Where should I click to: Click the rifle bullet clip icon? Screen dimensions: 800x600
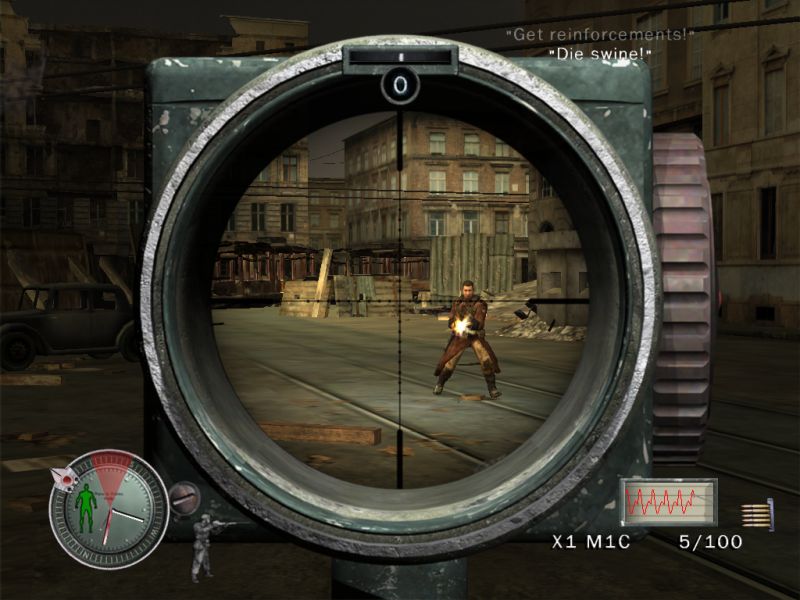tap(755, 513)
